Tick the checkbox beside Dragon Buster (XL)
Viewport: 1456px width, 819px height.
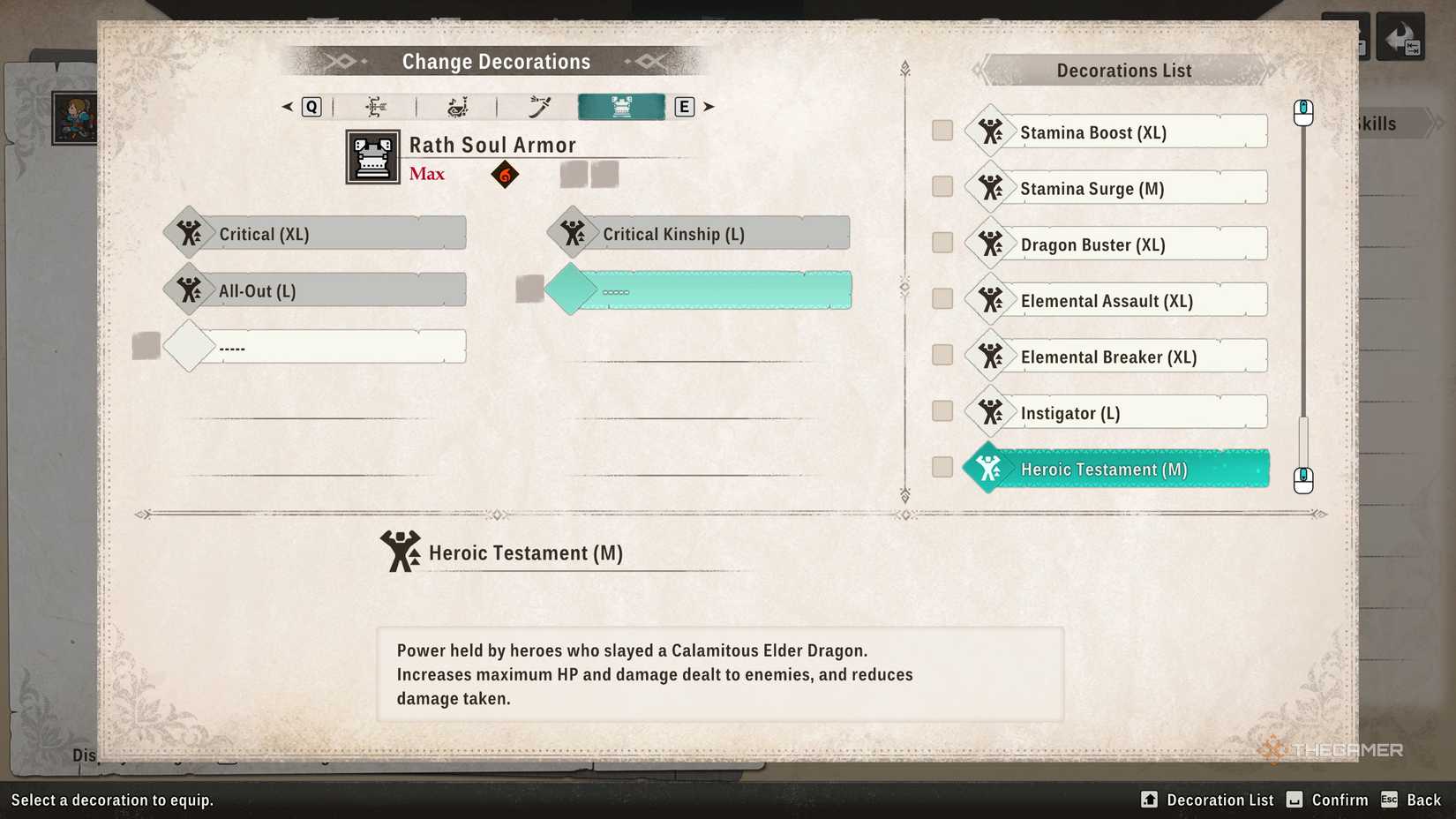coord(941,242)
